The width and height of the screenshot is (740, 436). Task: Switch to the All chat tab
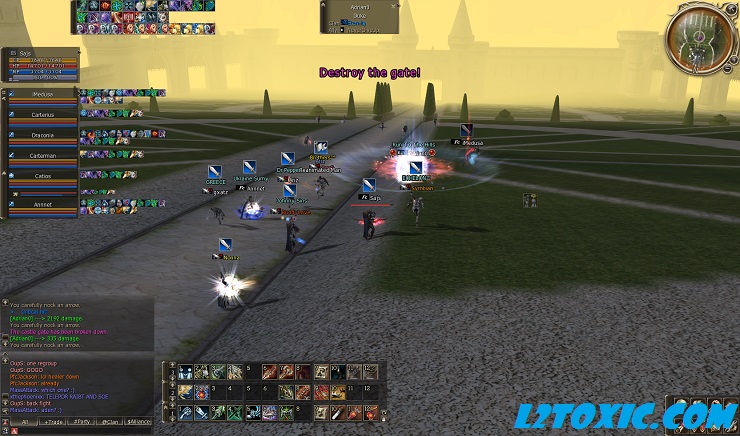click(x=24, y=423)
